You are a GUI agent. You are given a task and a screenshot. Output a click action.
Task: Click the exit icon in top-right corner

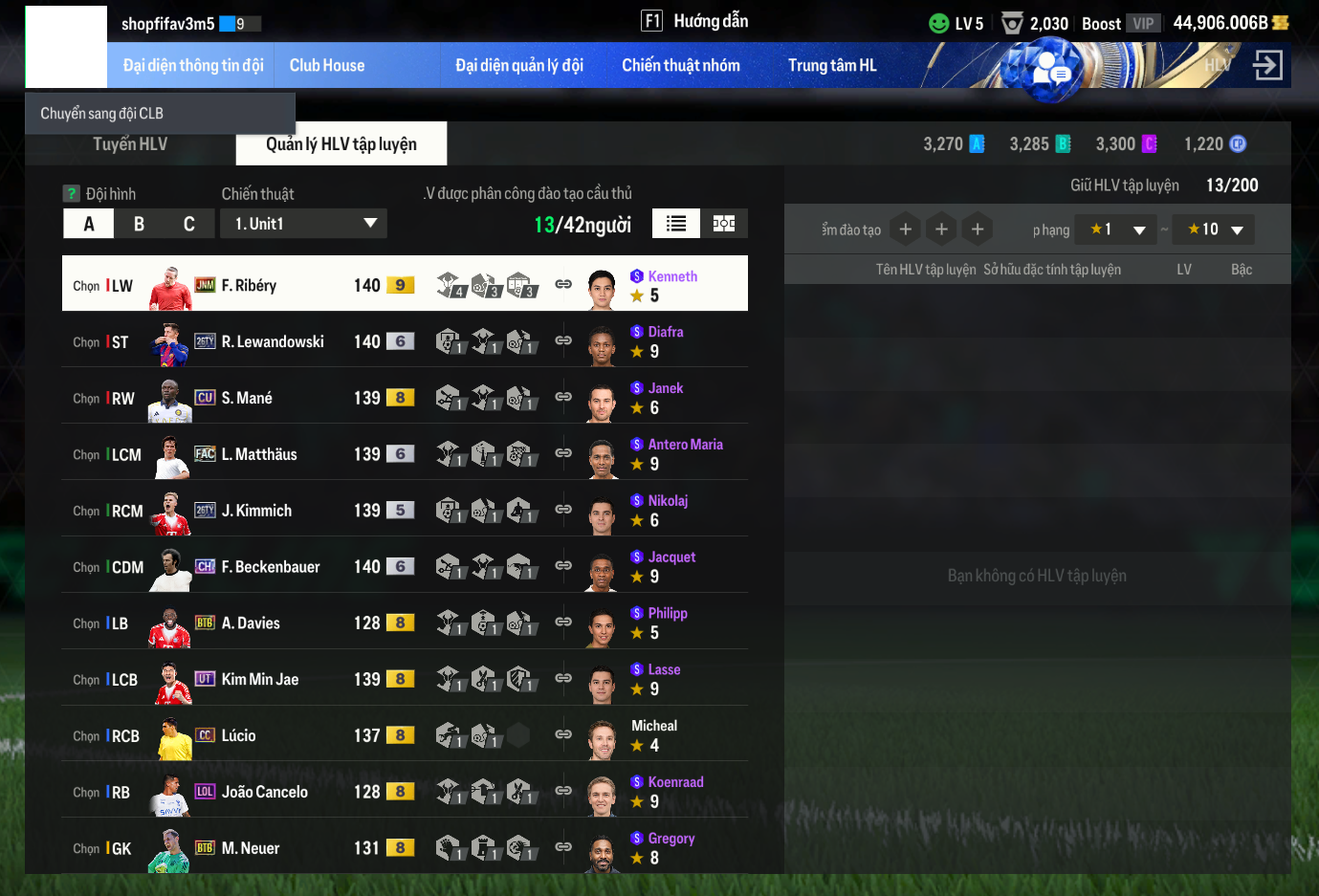coord(1267,65)
